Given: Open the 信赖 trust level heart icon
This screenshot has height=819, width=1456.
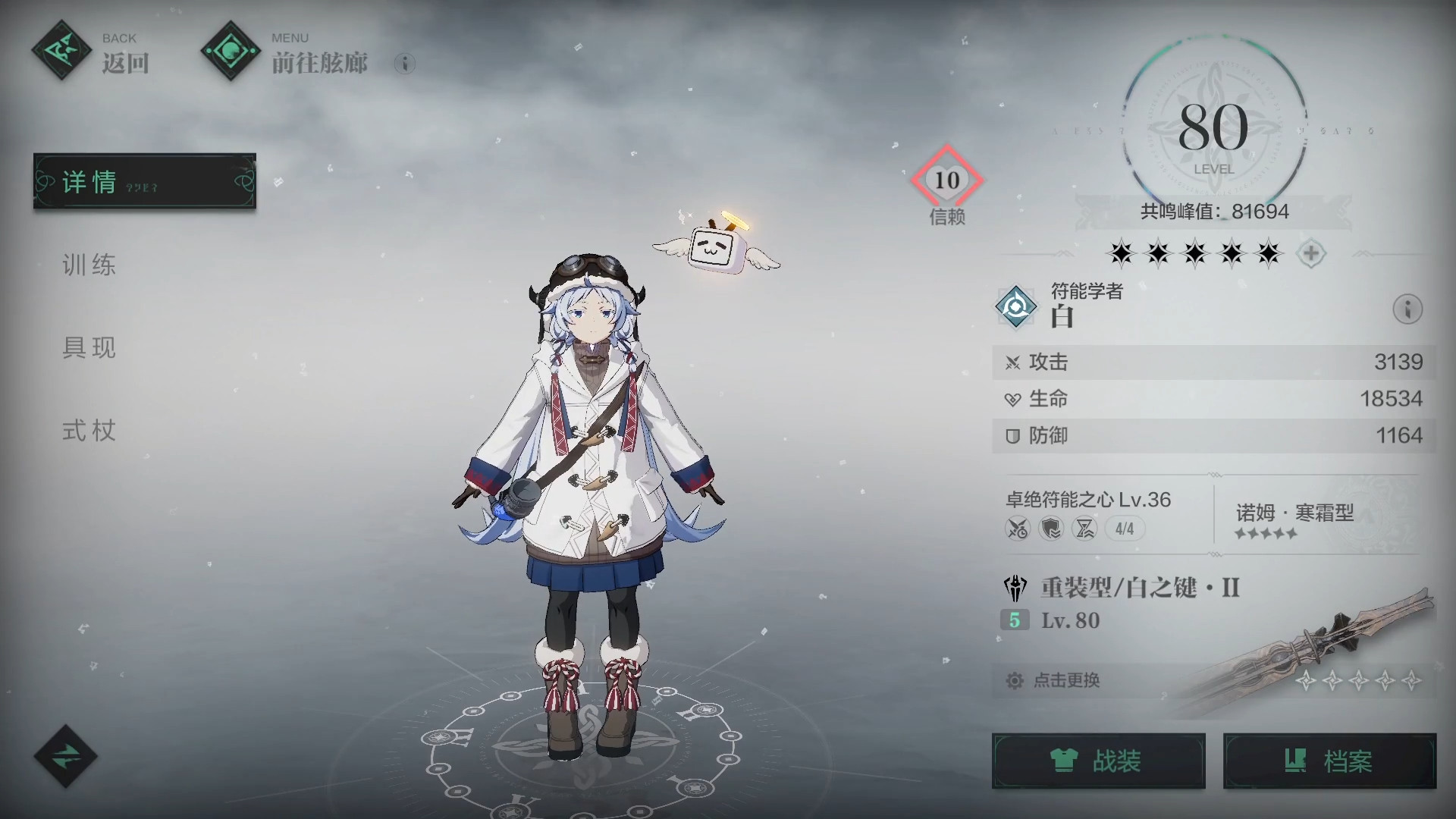Looking at the screenshot, I should (x=946, y=180).
